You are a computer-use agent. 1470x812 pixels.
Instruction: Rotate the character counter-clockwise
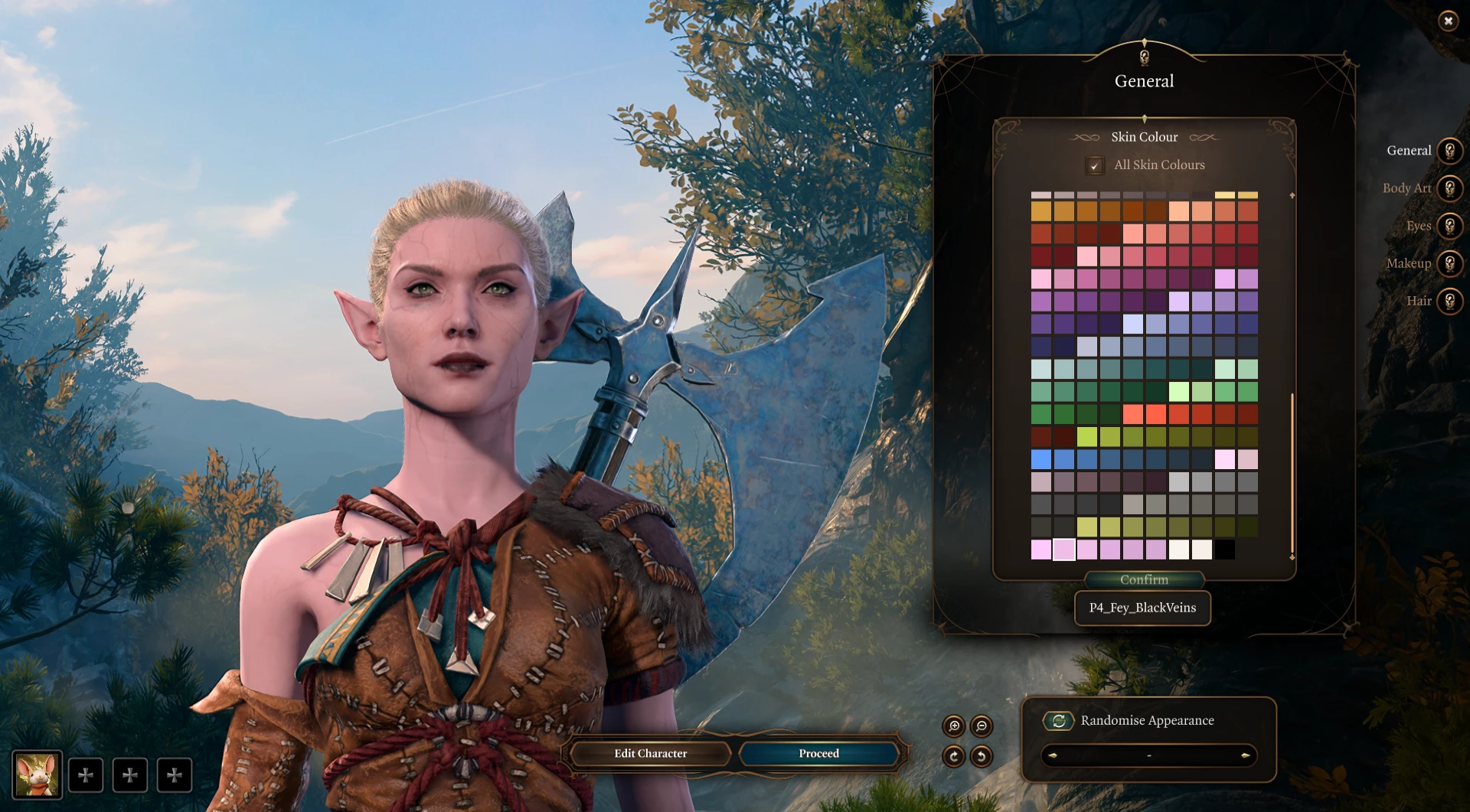(x=982, y=757)
